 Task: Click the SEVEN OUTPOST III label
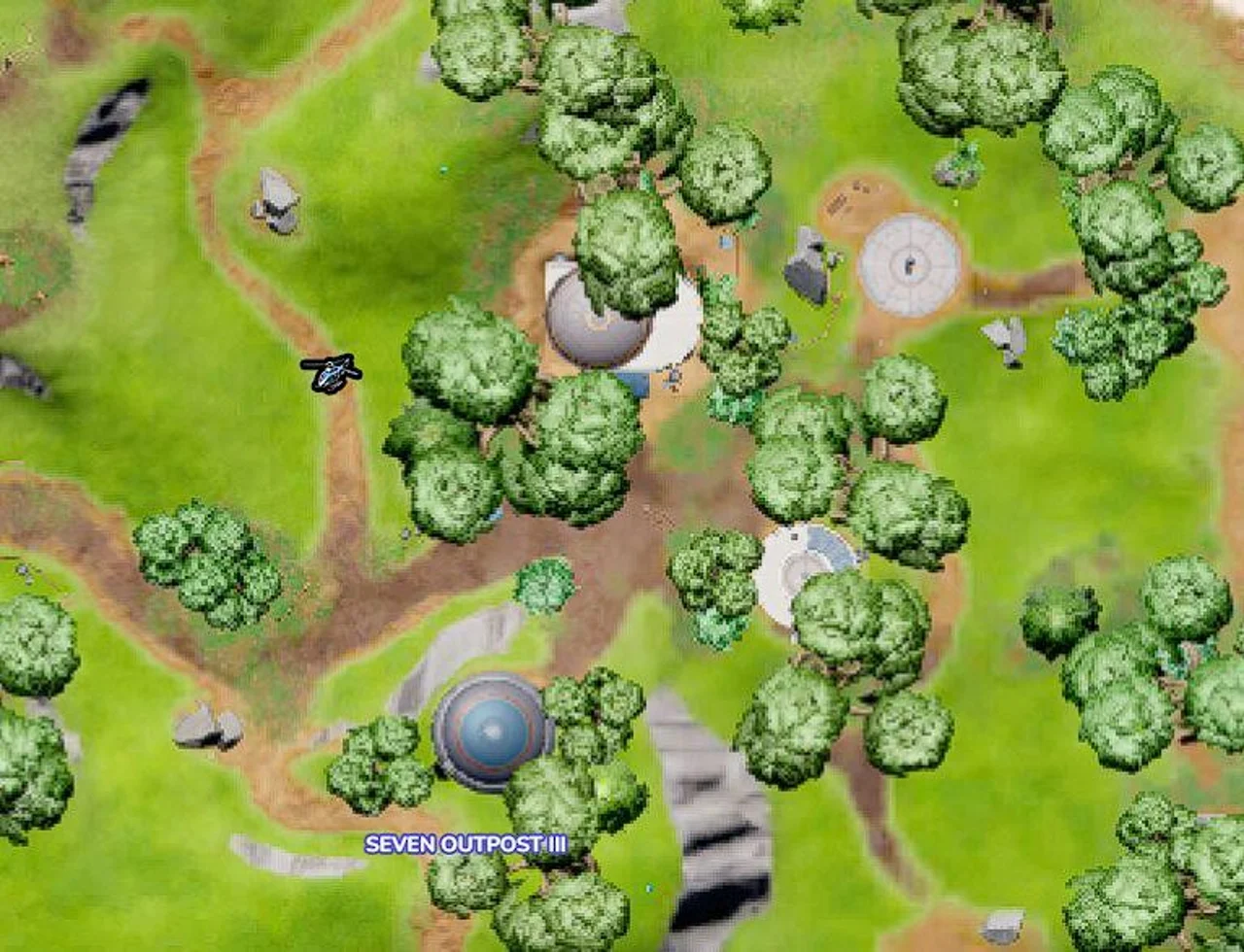[466, 844]
